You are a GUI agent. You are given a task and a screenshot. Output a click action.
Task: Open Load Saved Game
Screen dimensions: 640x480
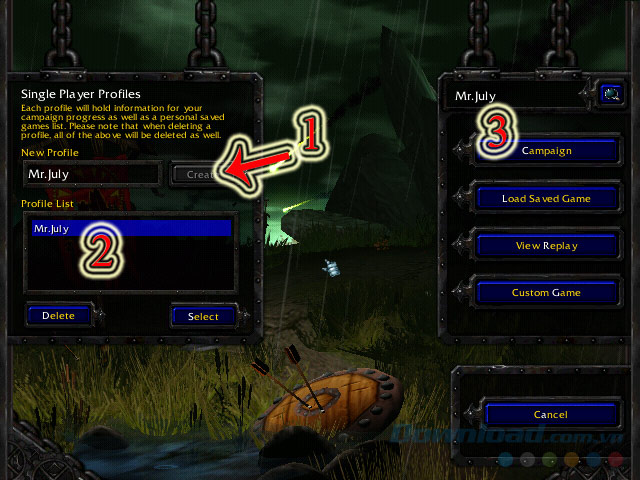[x=546, y=198]
